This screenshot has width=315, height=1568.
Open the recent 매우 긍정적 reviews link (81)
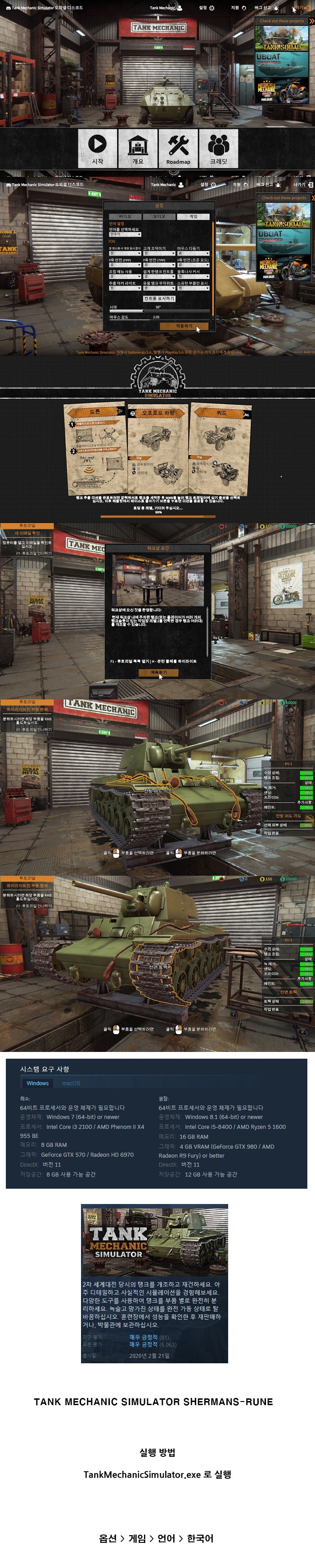point(144,1337)
